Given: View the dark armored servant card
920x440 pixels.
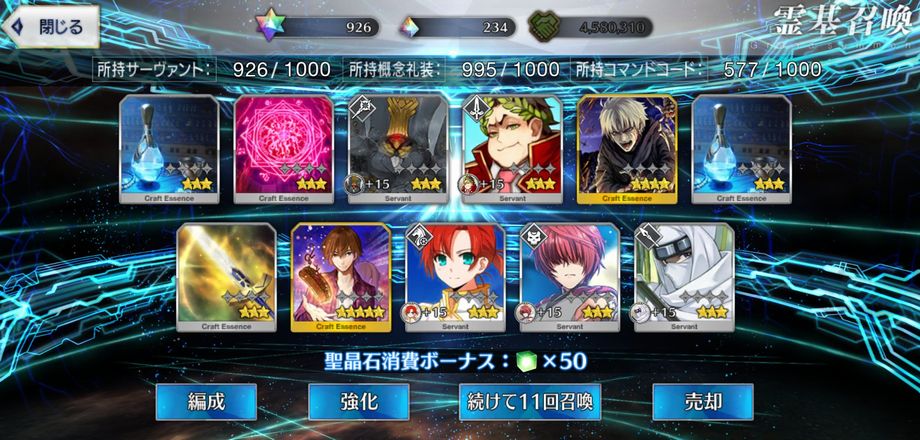Looking at the screenshot, I should pos(398,148).
